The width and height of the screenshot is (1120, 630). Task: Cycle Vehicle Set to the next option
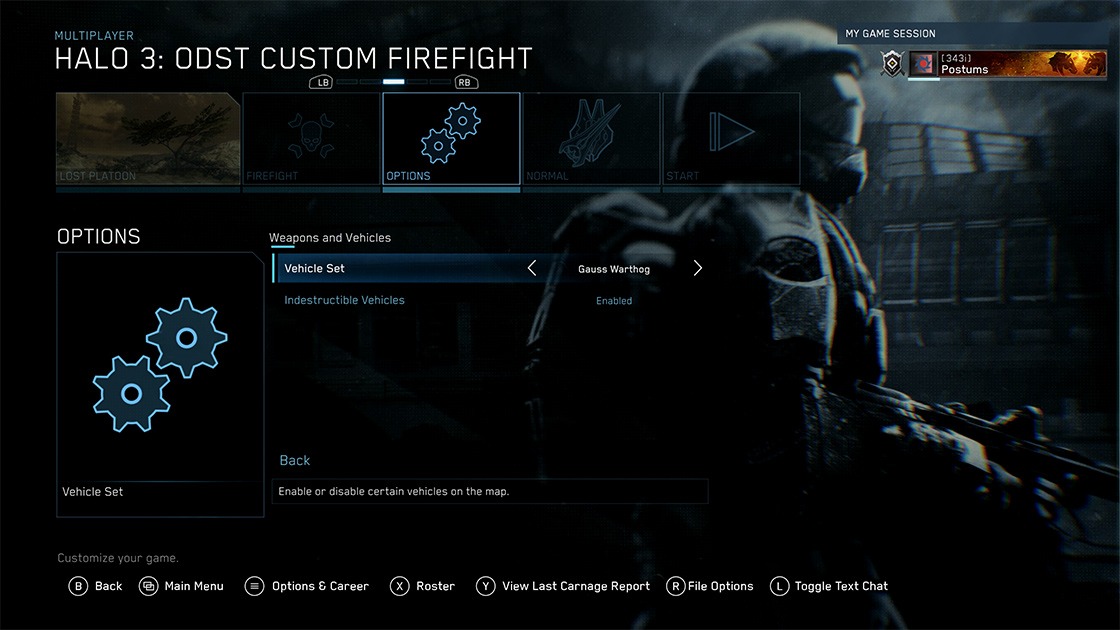pos(698,268)
